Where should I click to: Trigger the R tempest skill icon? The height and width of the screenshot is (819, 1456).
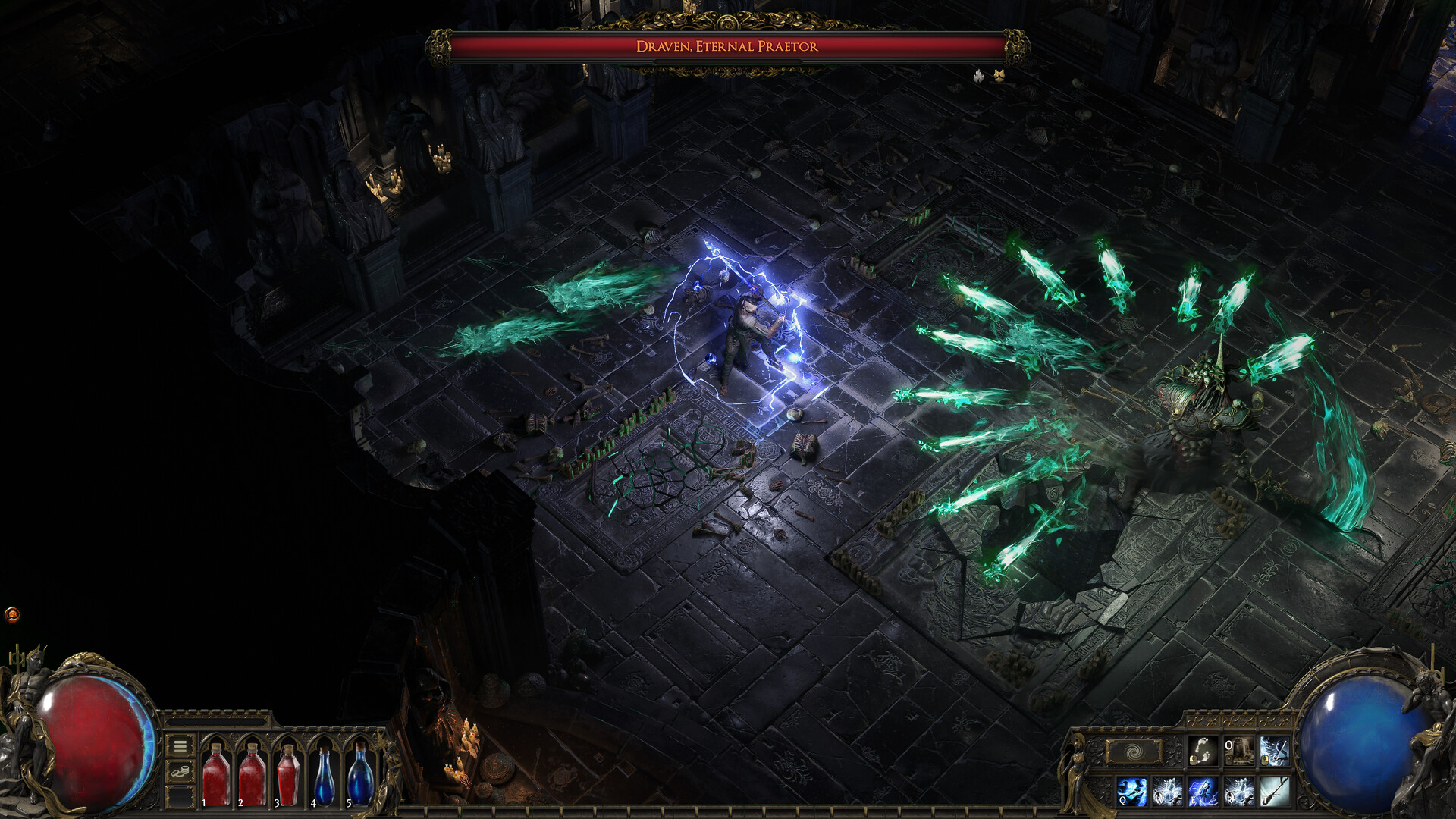pos(1238,790)
